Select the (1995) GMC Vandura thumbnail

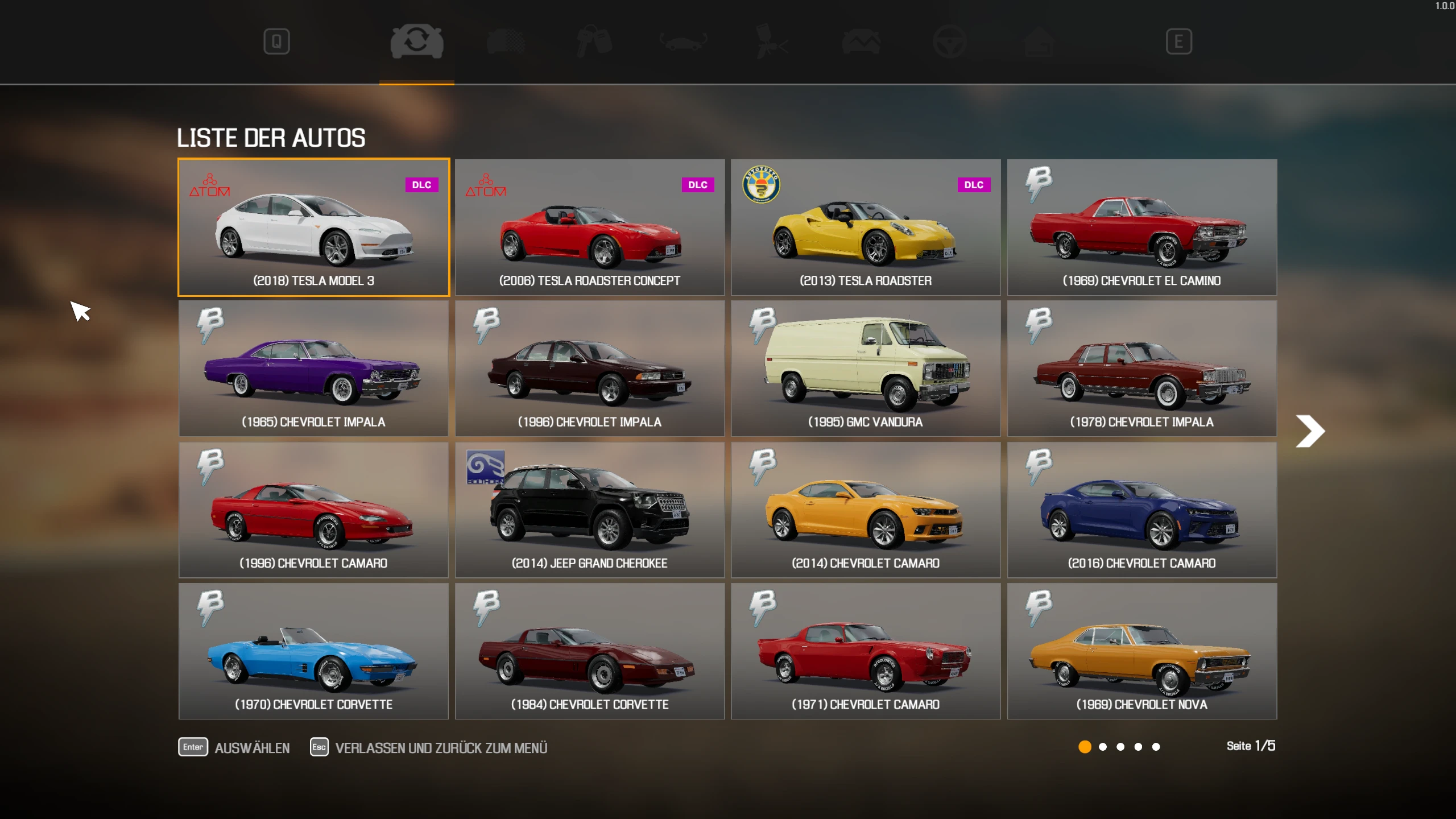[865, 369]
